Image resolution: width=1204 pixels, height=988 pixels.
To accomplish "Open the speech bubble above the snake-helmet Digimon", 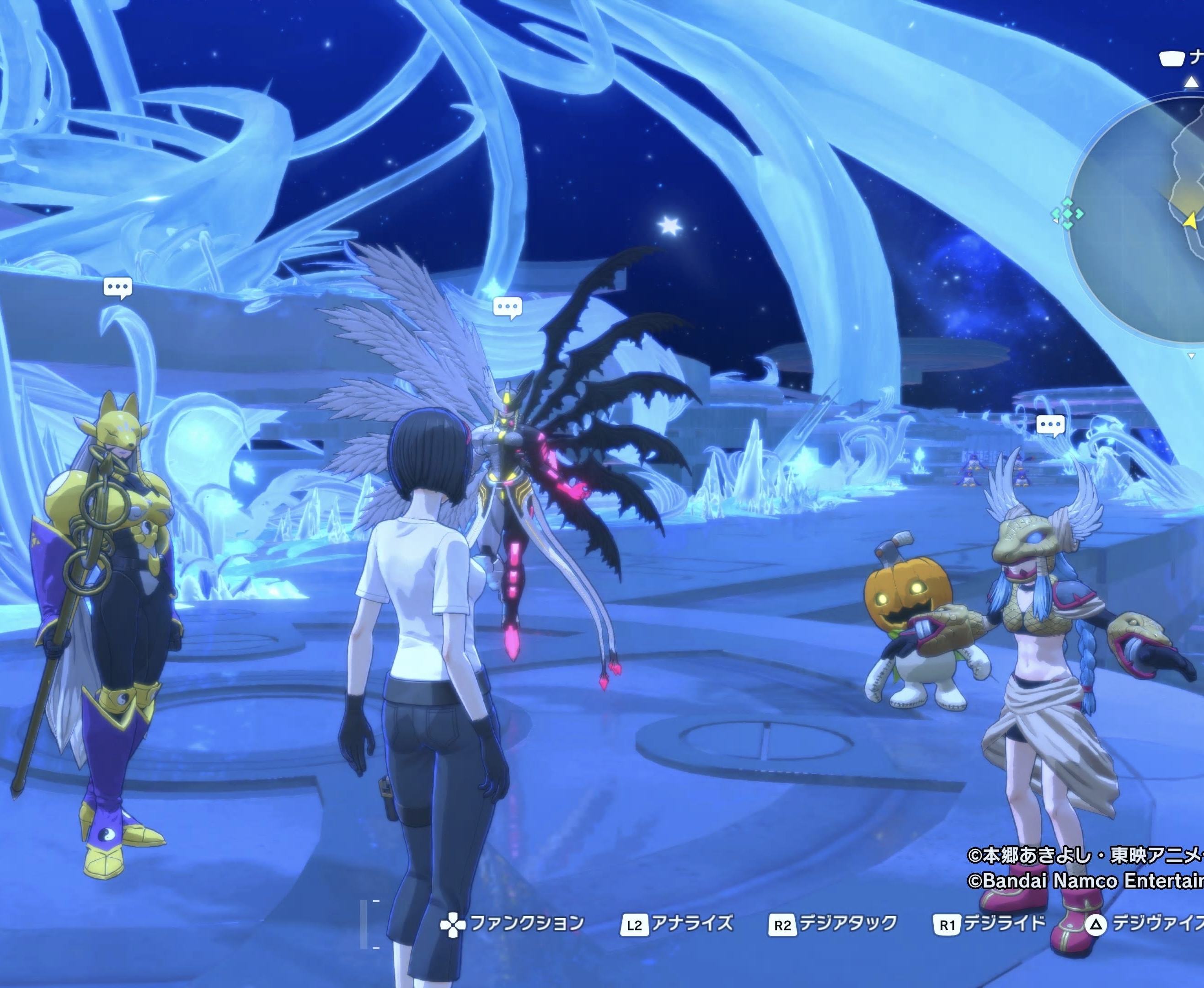I will point(1050,425).
